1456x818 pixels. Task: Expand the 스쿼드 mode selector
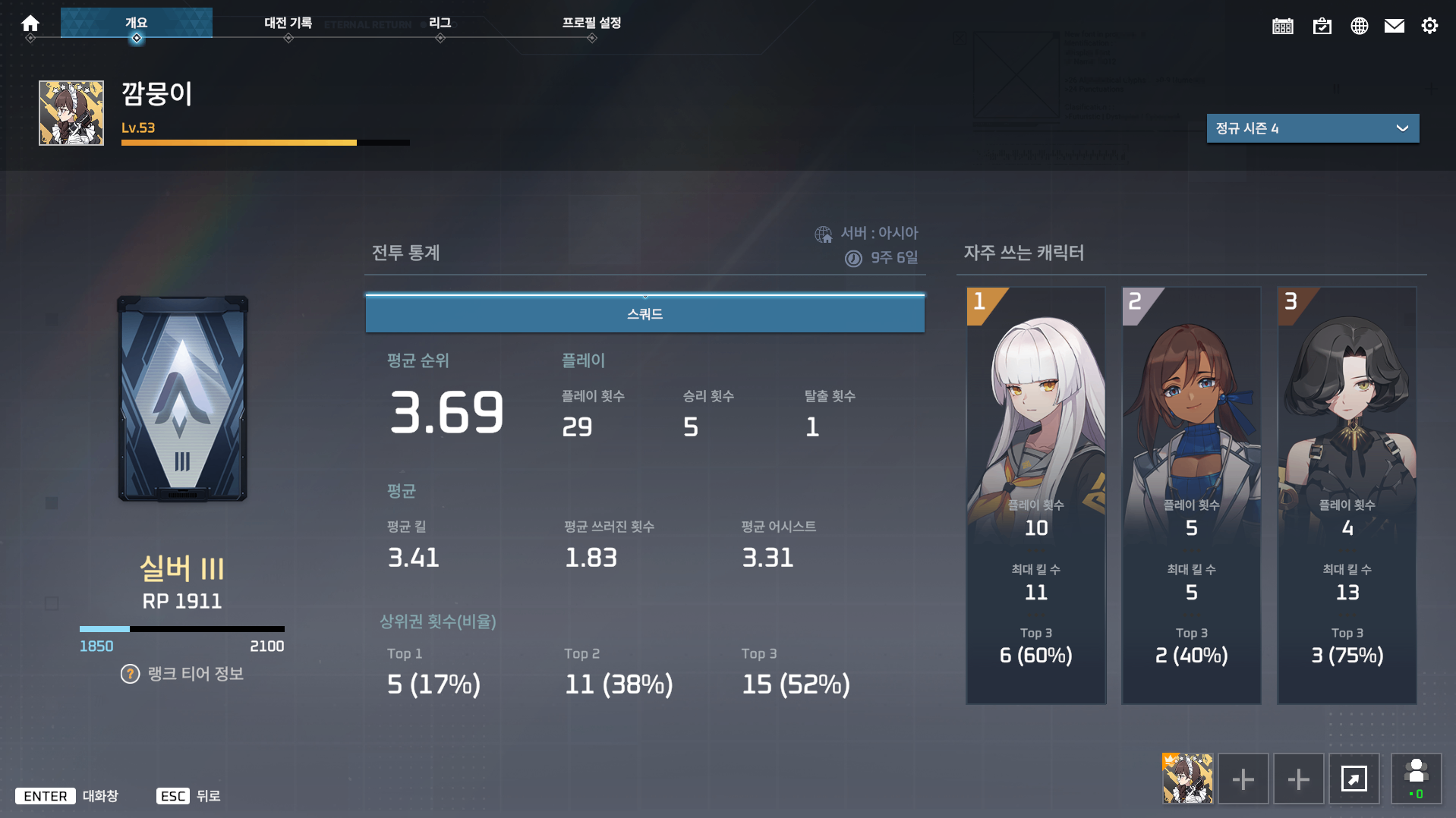point(644,313)
